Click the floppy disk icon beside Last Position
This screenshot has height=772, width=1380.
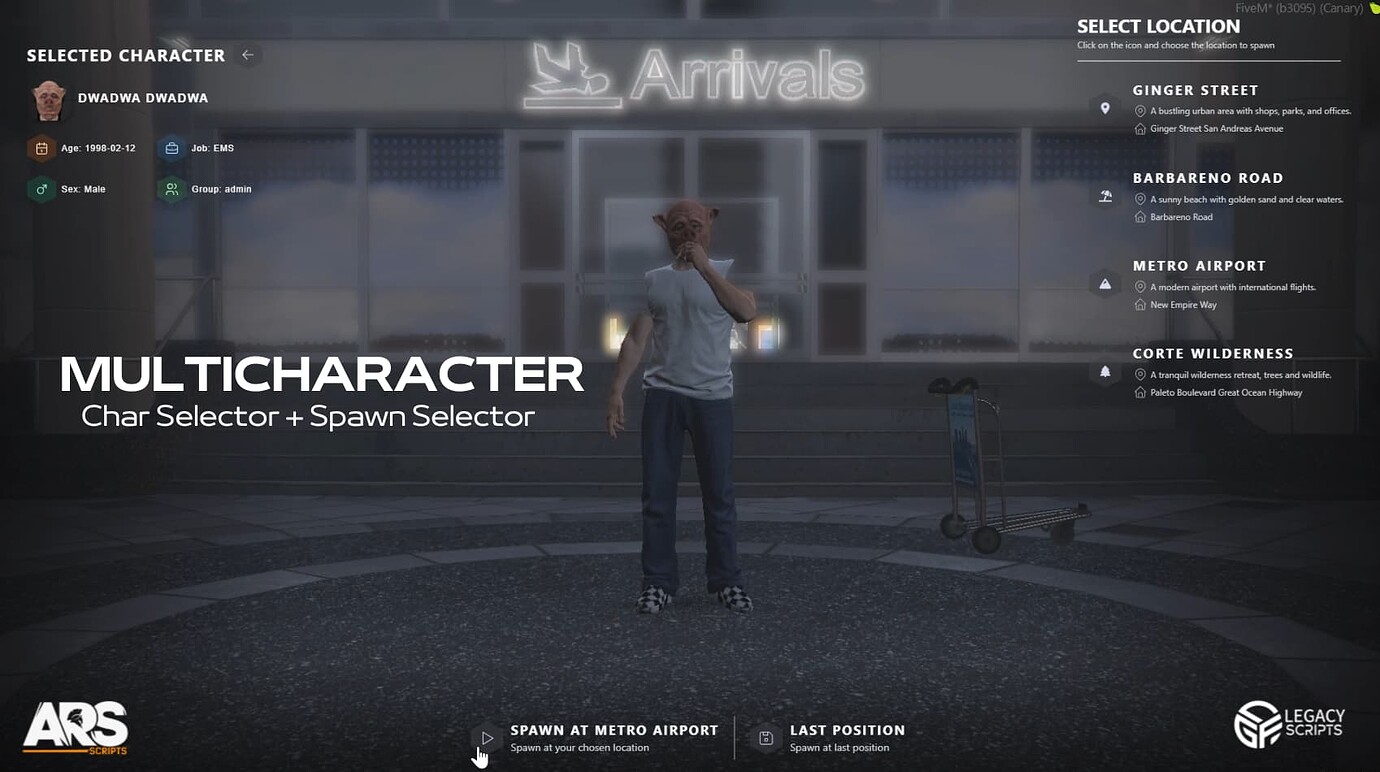[x=764, y=738]
